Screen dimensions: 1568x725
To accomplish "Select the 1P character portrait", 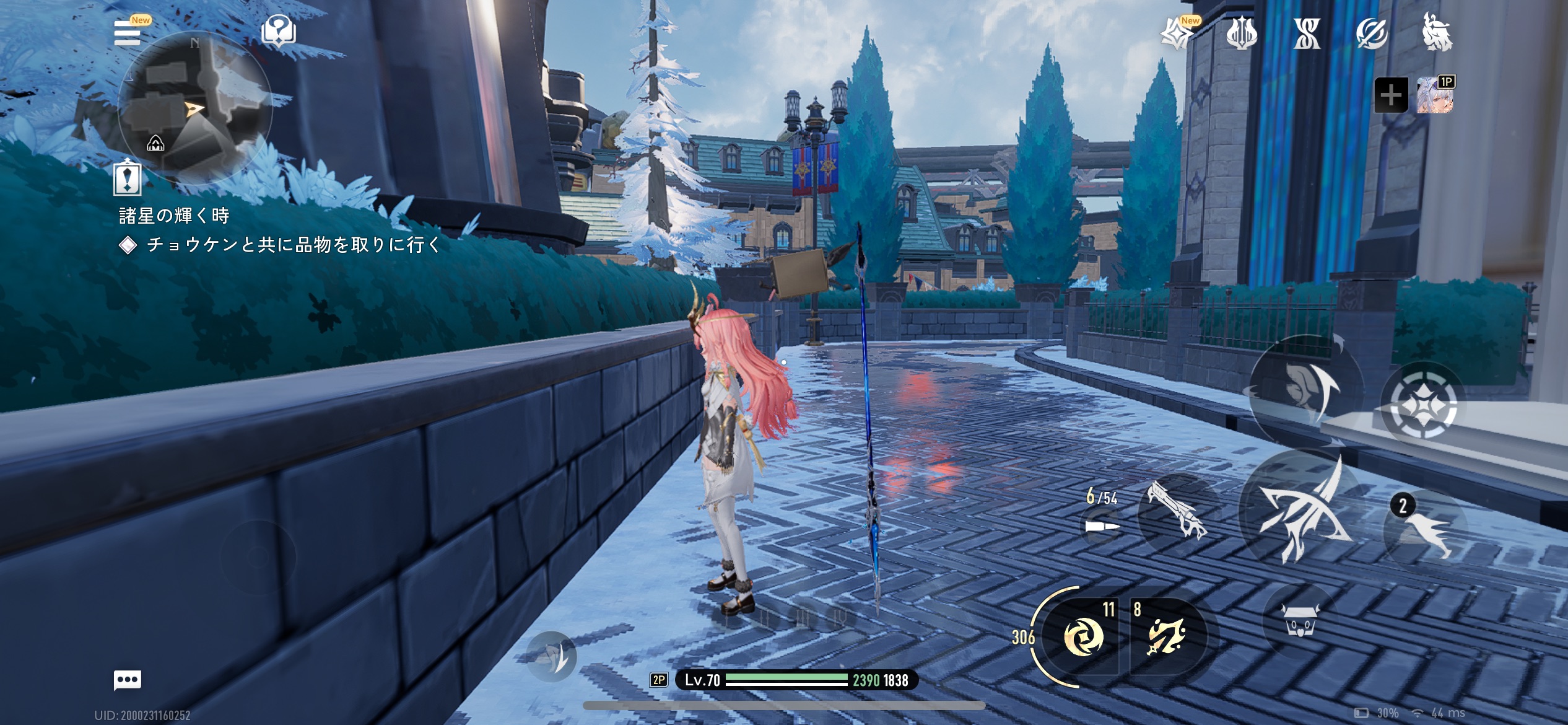I will [x=1435, y=95].
